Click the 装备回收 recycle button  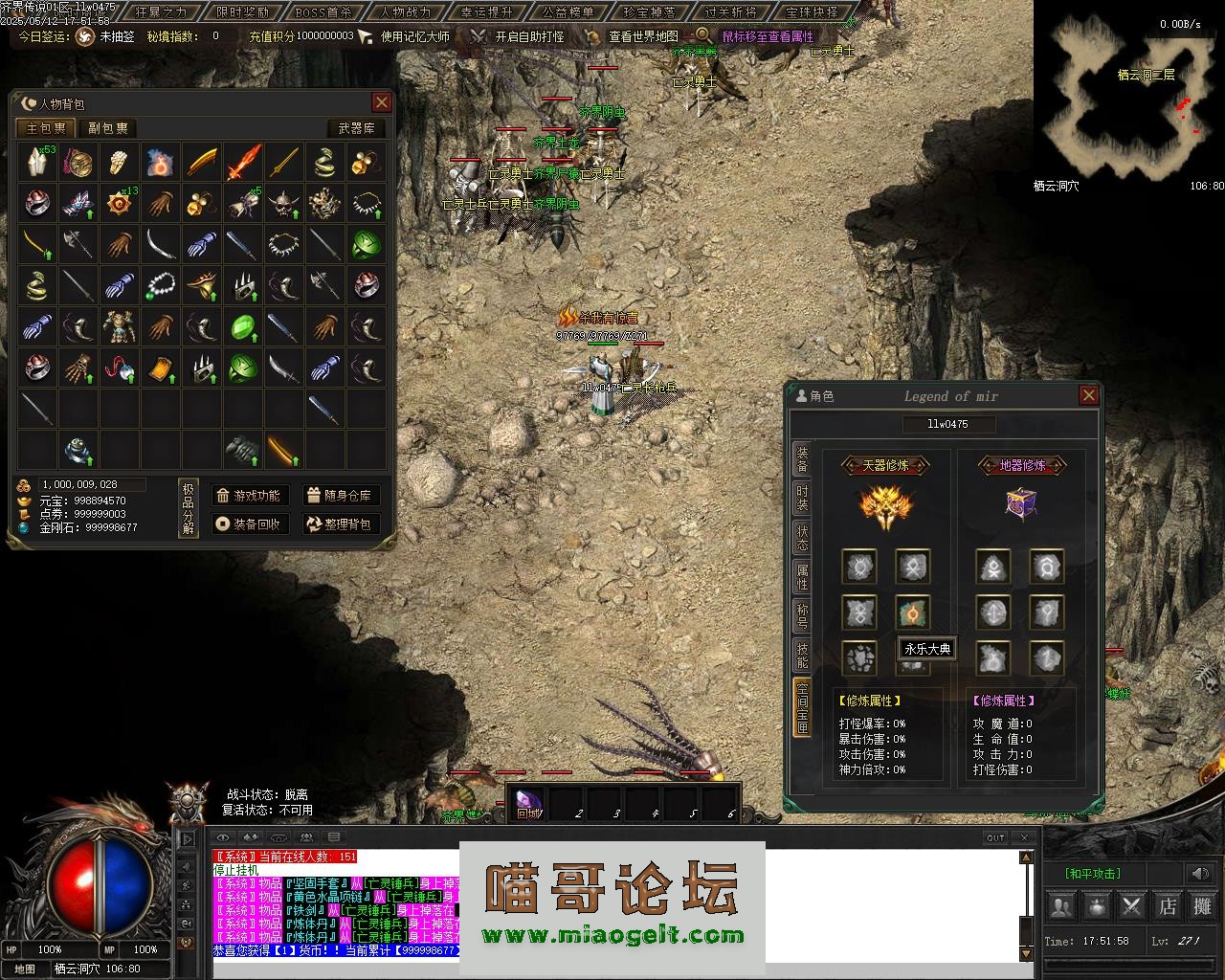(250, 524)
